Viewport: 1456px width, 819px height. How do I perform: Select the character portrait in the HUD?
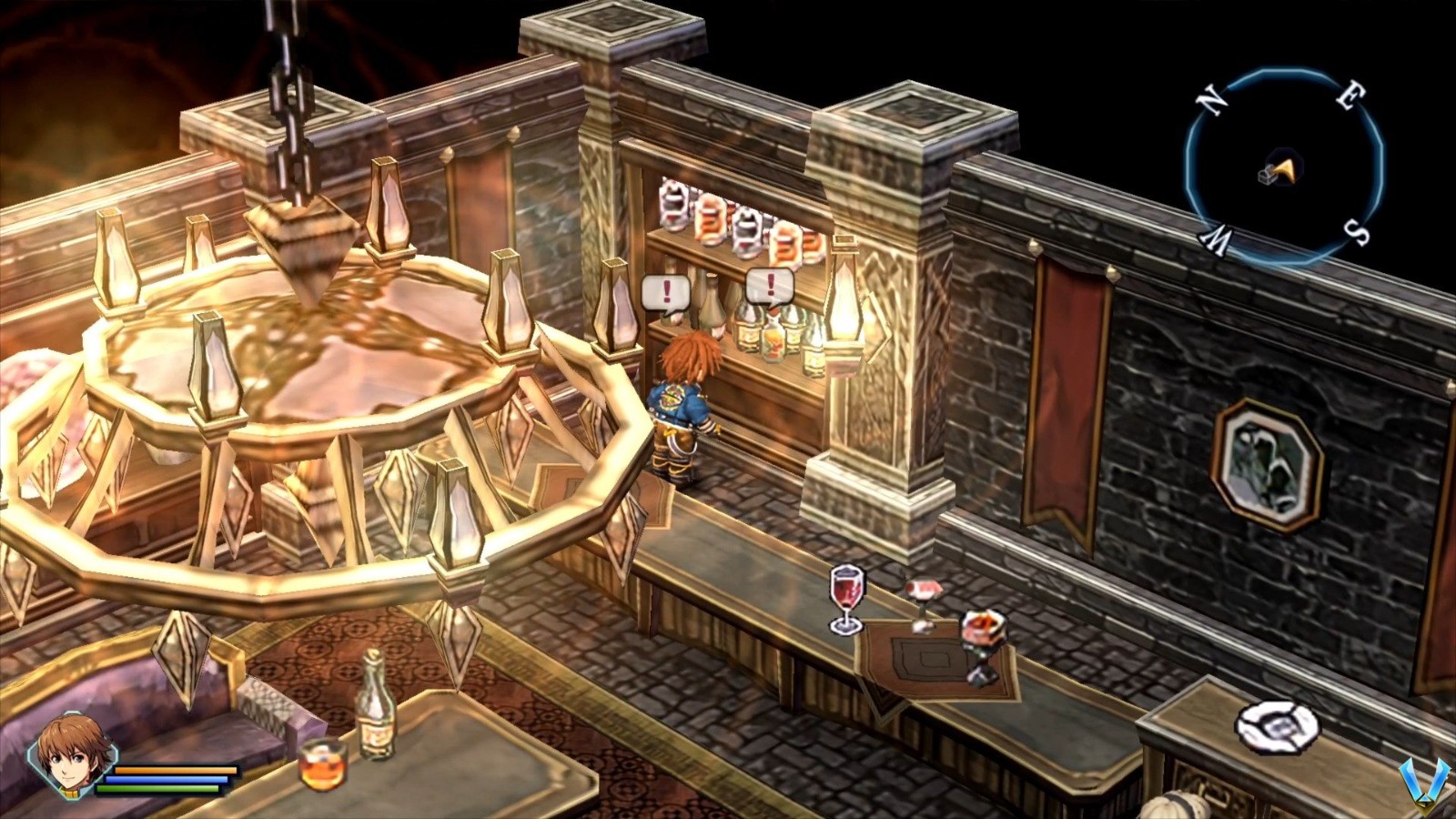(73, 755)
